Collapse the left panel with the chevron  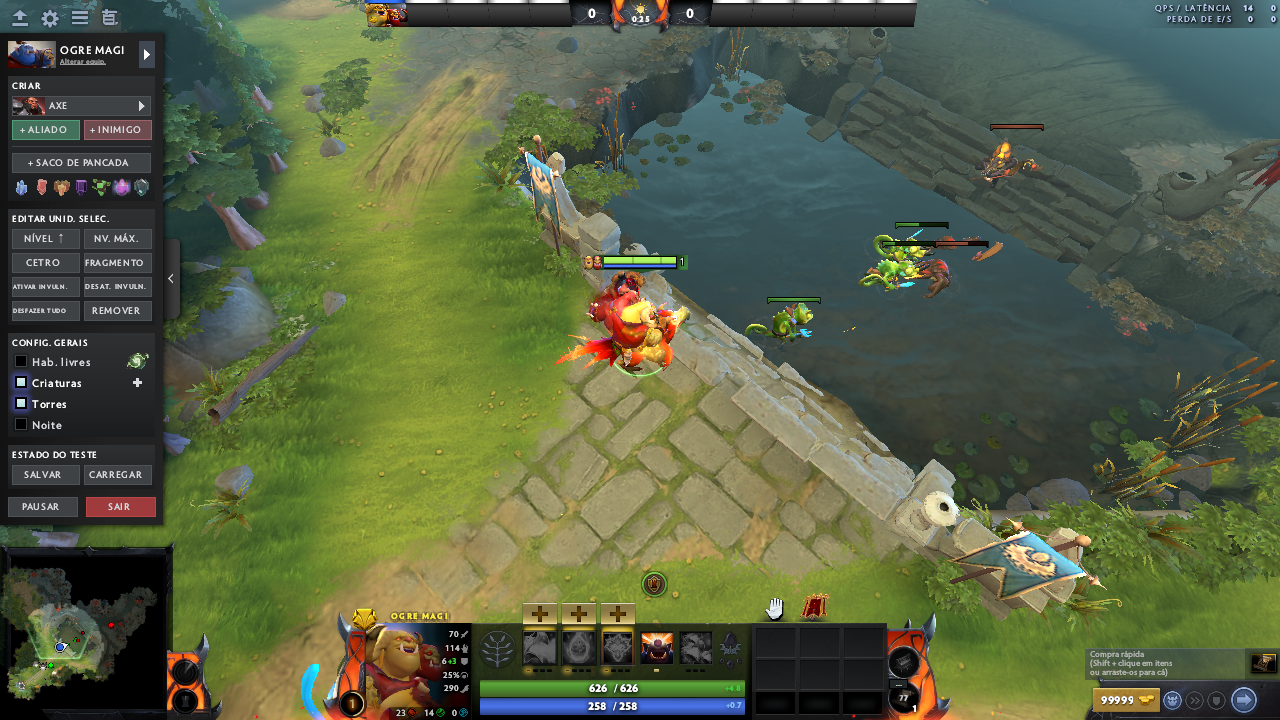pos(170,280)
